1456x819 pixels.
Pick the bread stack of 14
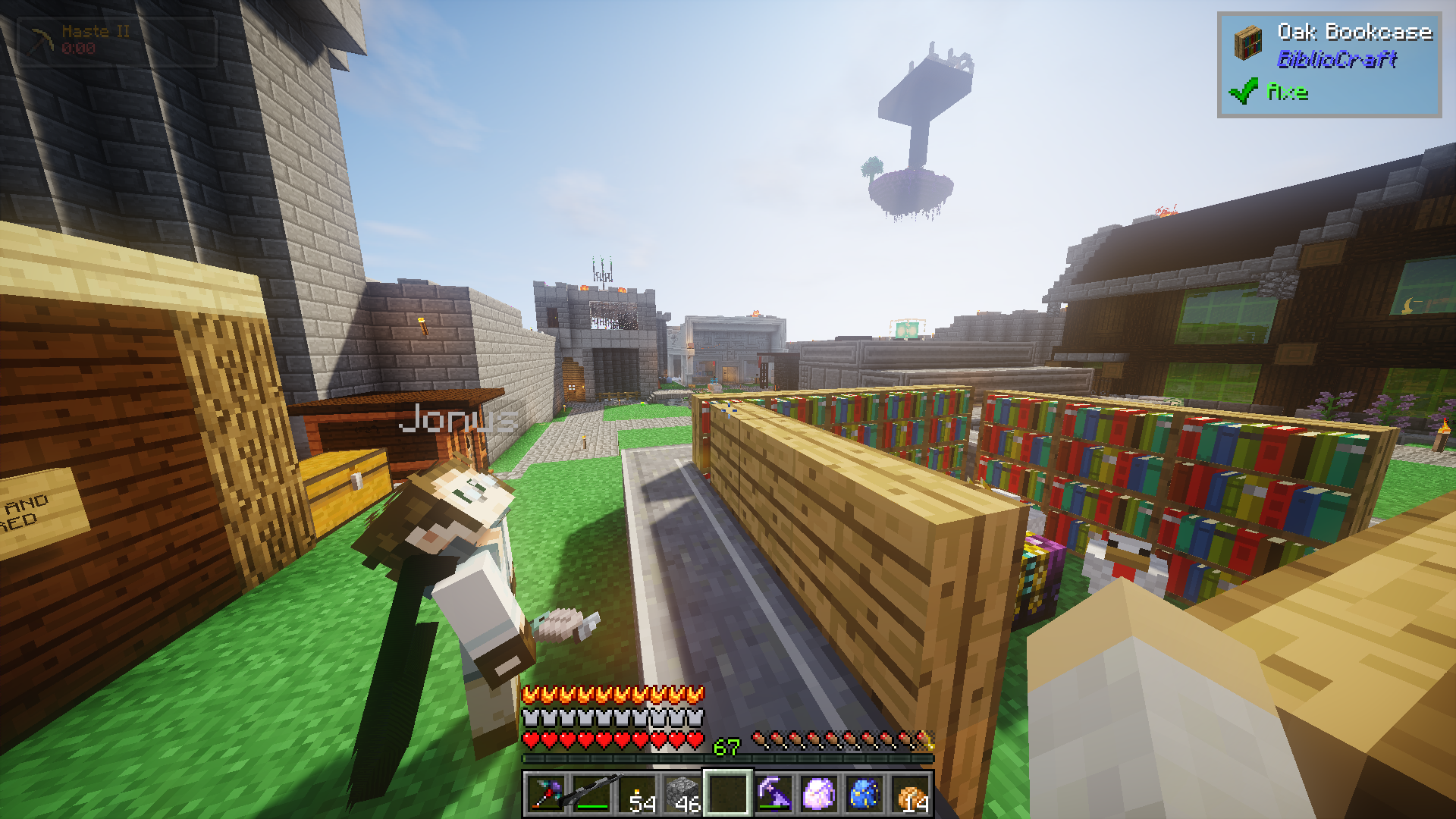tap(910, 794)
